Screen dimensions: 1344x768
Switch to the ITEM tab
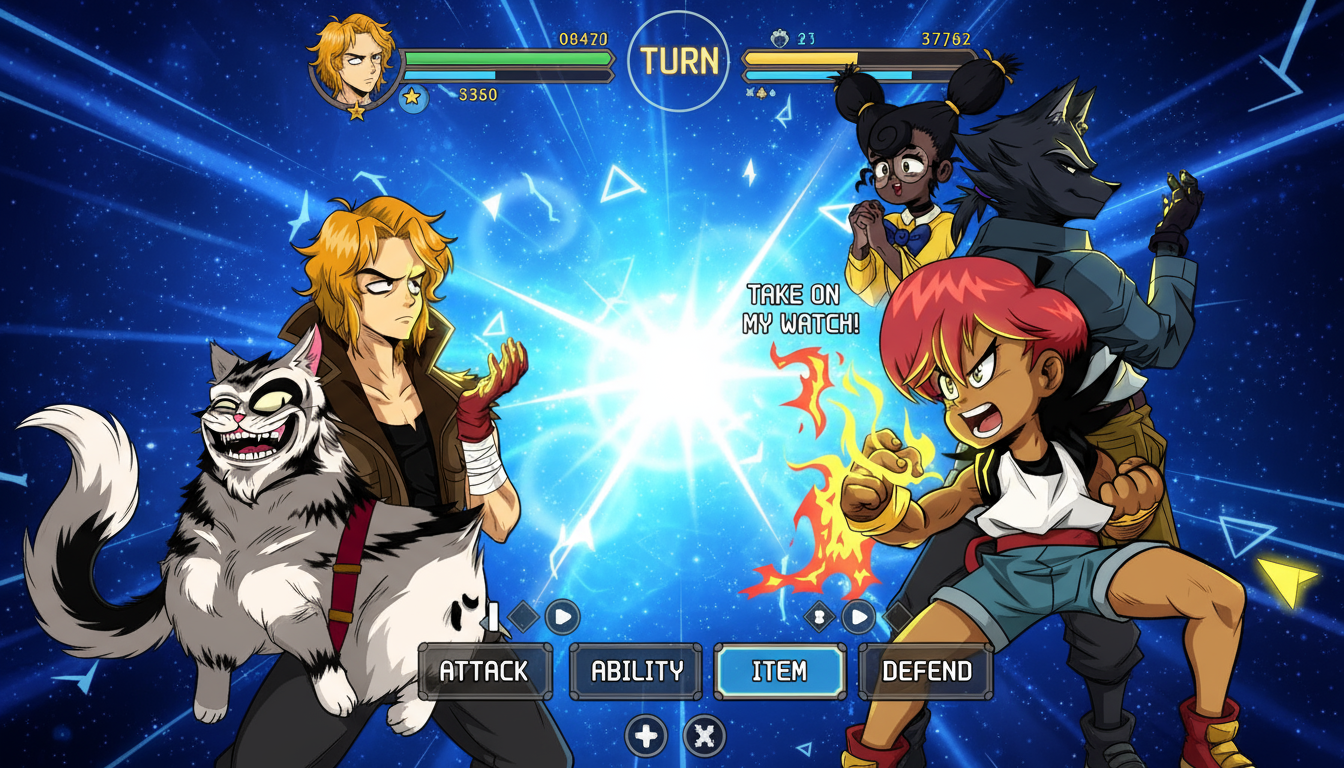(x=779, y=671)
